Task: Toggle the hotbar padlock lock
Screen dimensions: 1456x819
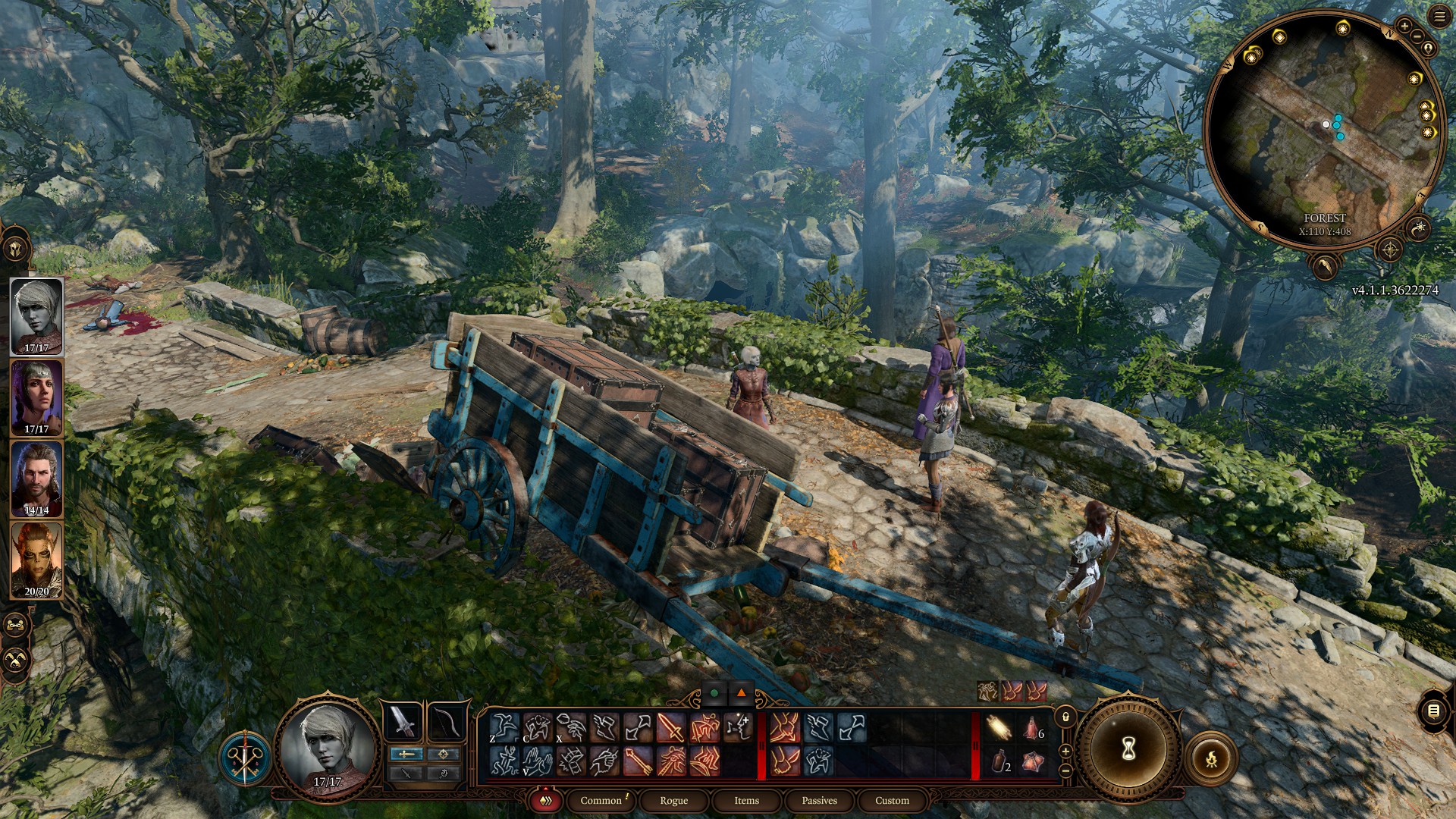Action: (1065, 717)
